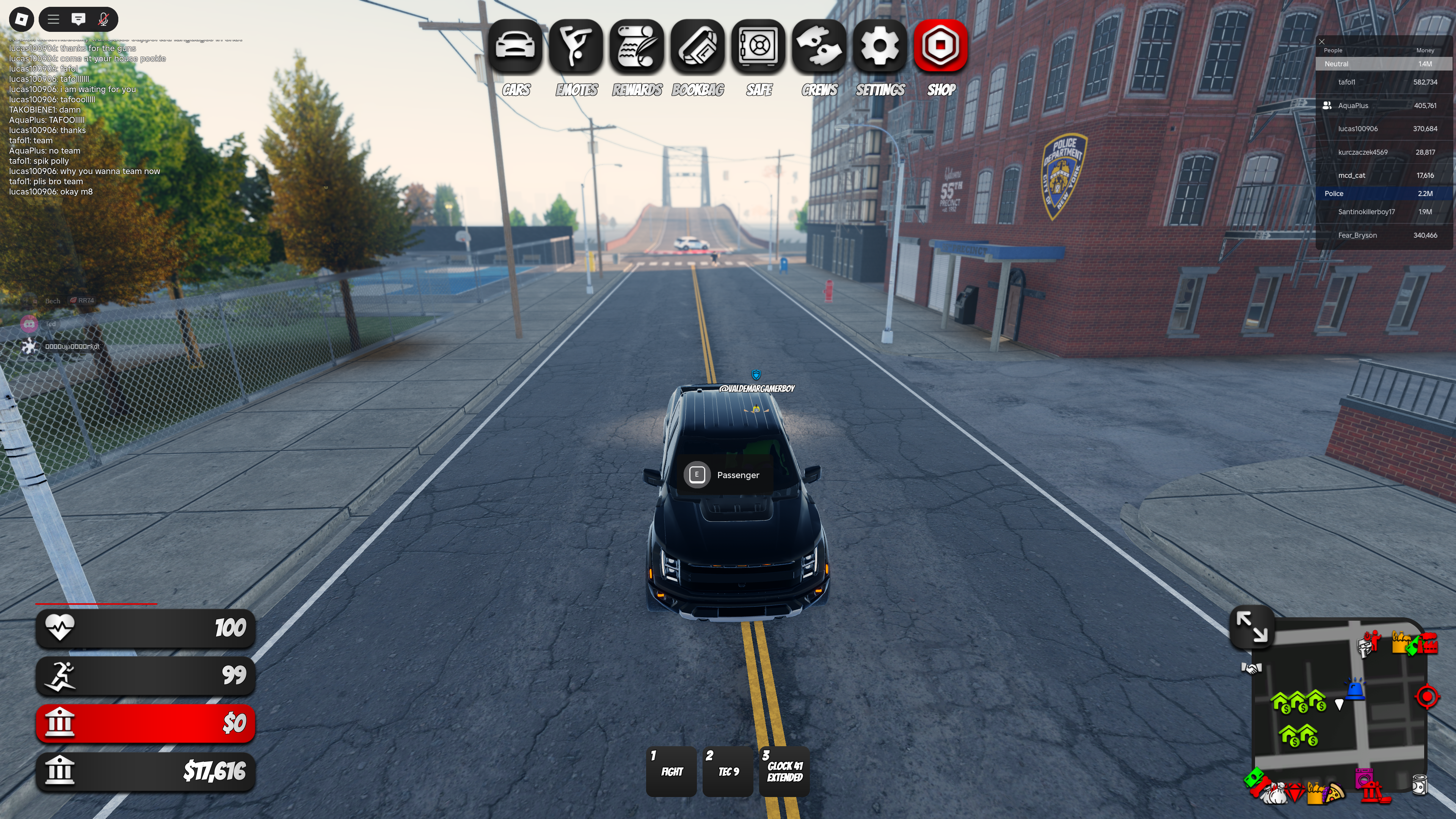Open the Emotes menu
1456x819 pixels.
point(576,46)
